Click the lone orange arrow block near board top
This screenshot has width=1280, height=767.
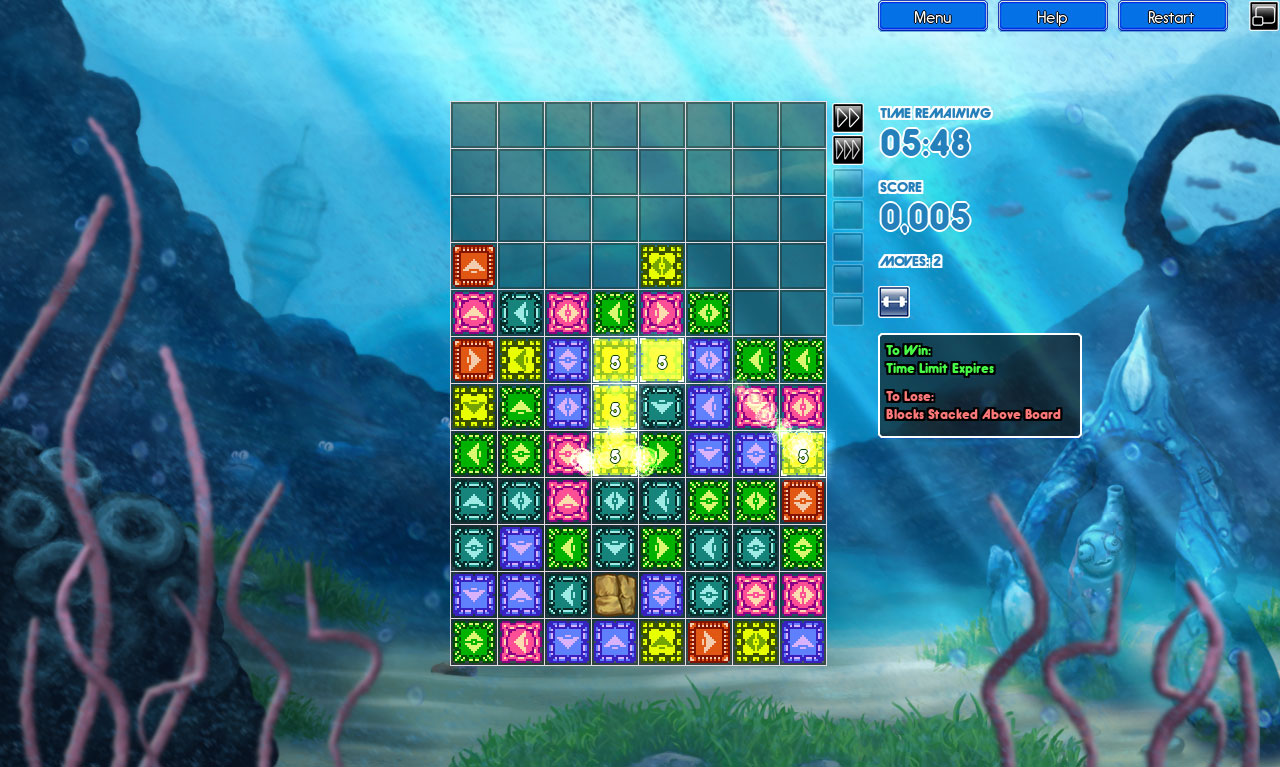(x=472, y=265)
